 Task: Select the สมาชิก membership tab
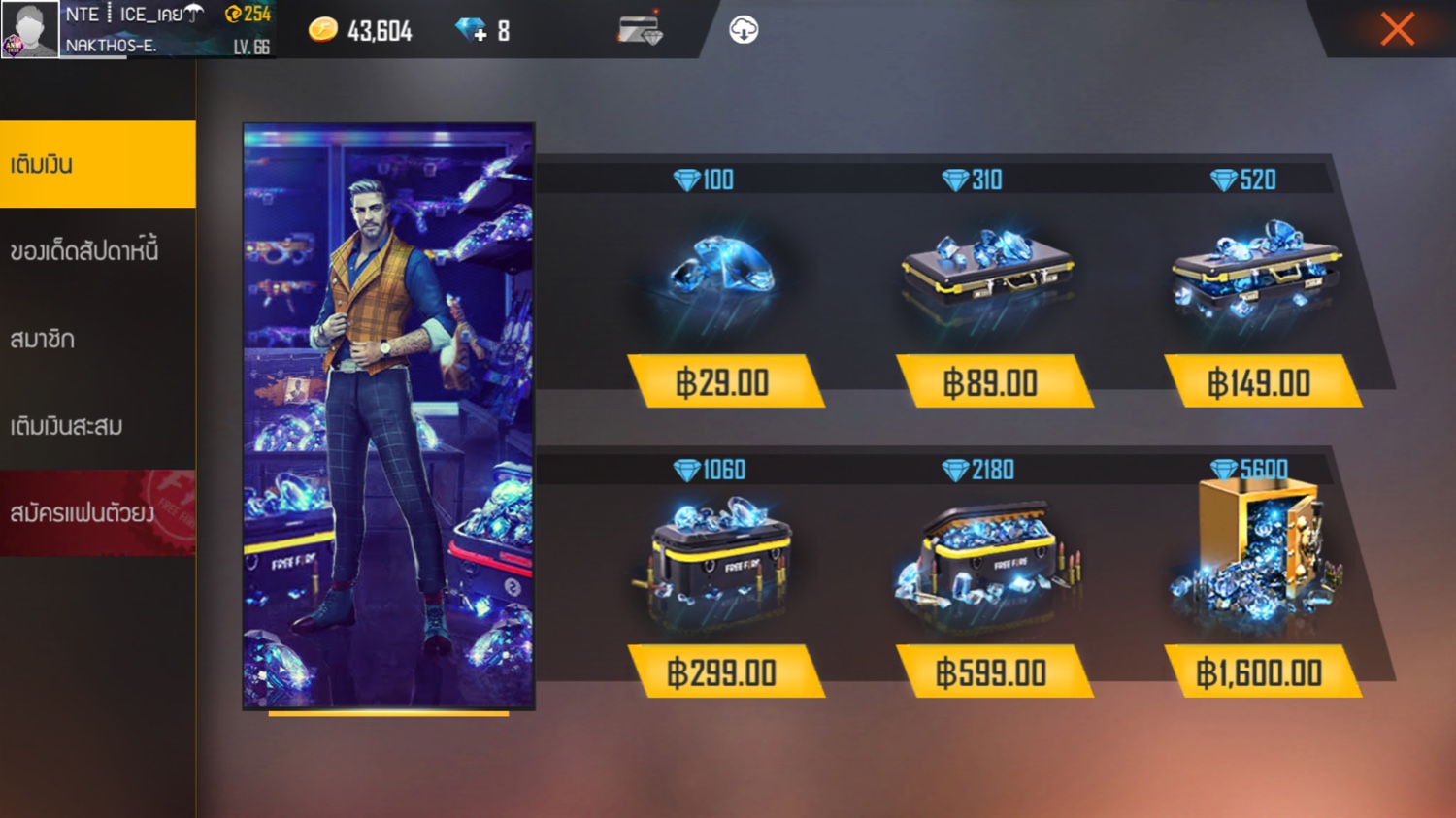pyautogui.click(x=97, y=339)
